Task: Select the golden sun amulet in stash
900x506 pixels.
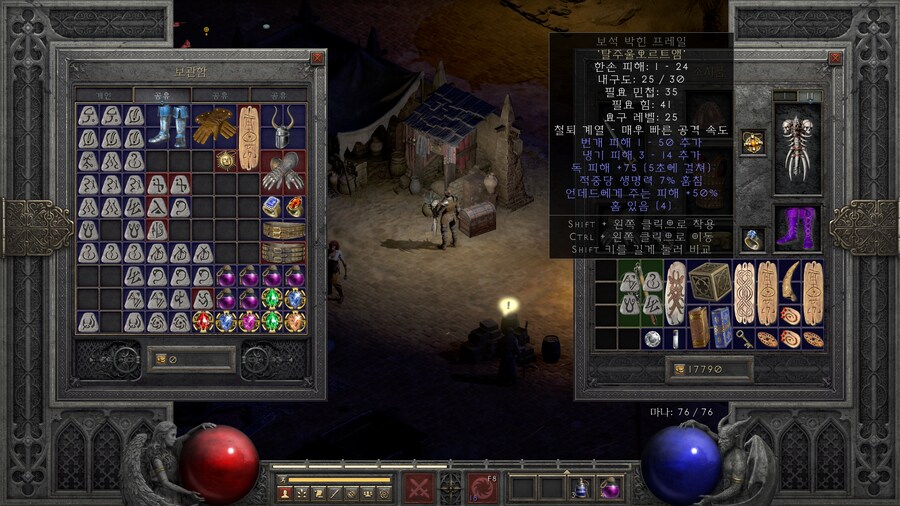Action: (226, 160)
